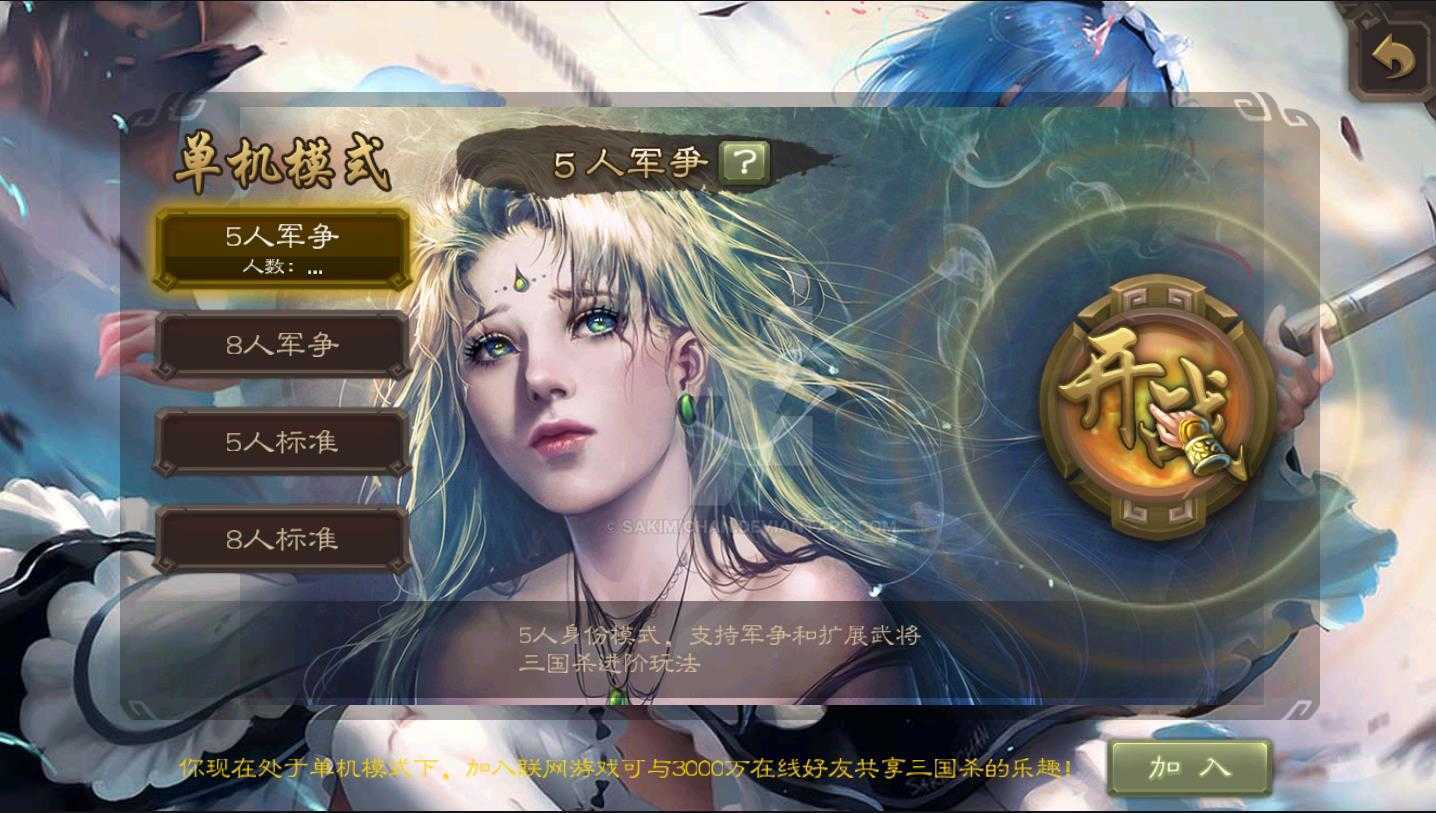Expand the selected mode's detail panel
The height and width of the screenshot is (813, 1436).
point(283,268)
